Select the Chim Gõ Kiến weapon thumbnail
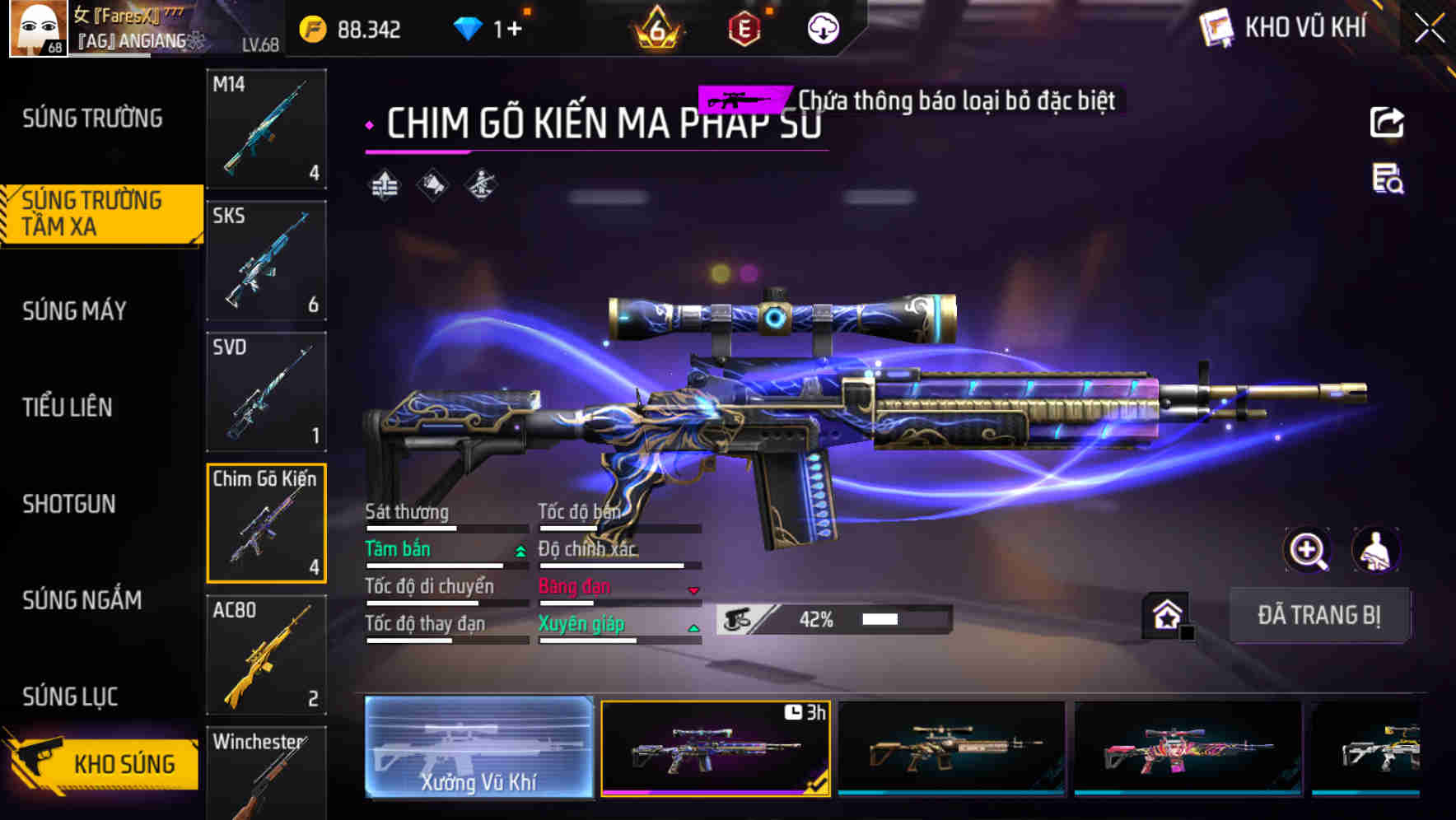Image resolution: width=1456 pixels, height=820 pixels. [x=265, y=524]
